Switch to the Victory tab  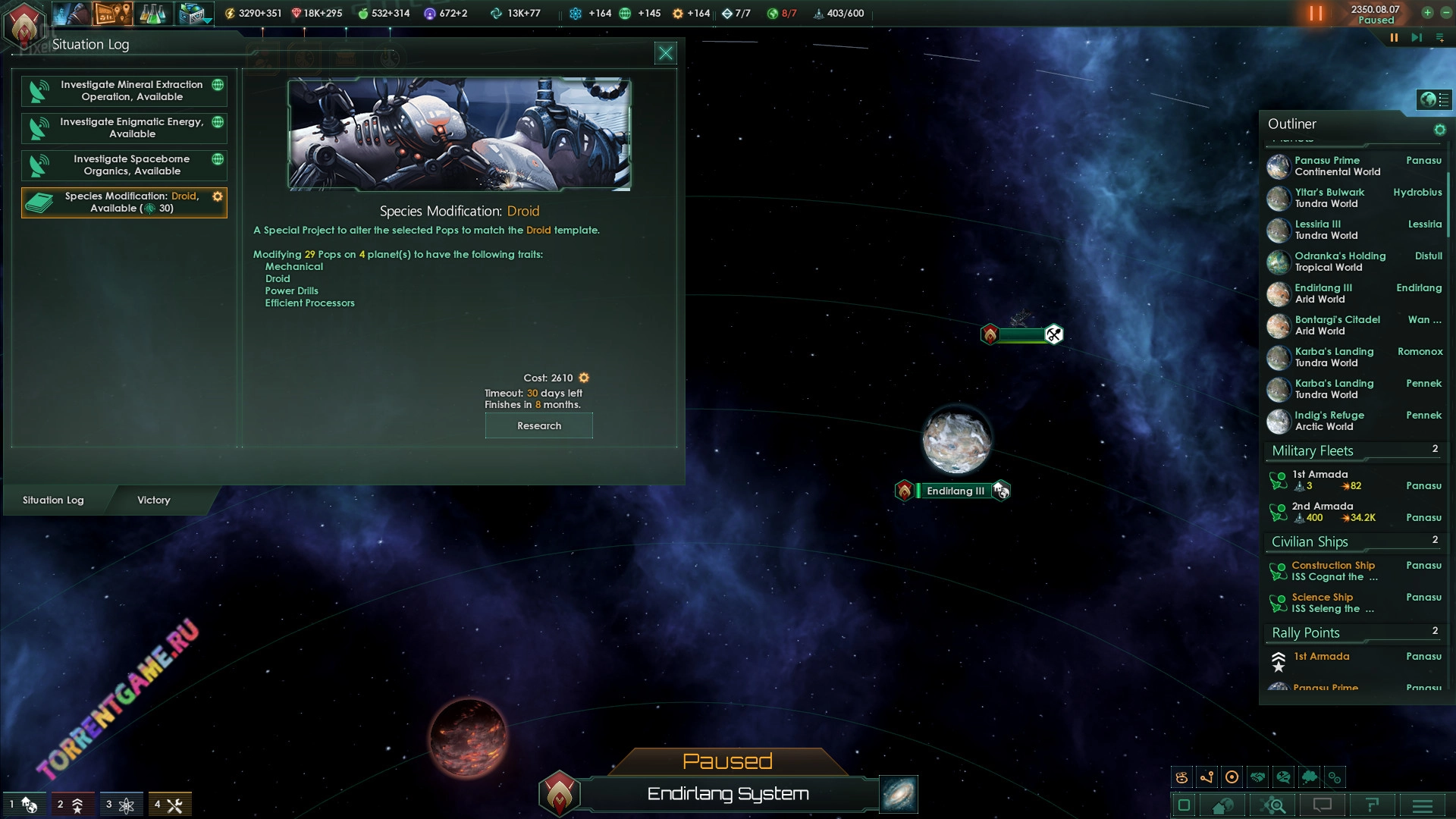coord(154,500)
